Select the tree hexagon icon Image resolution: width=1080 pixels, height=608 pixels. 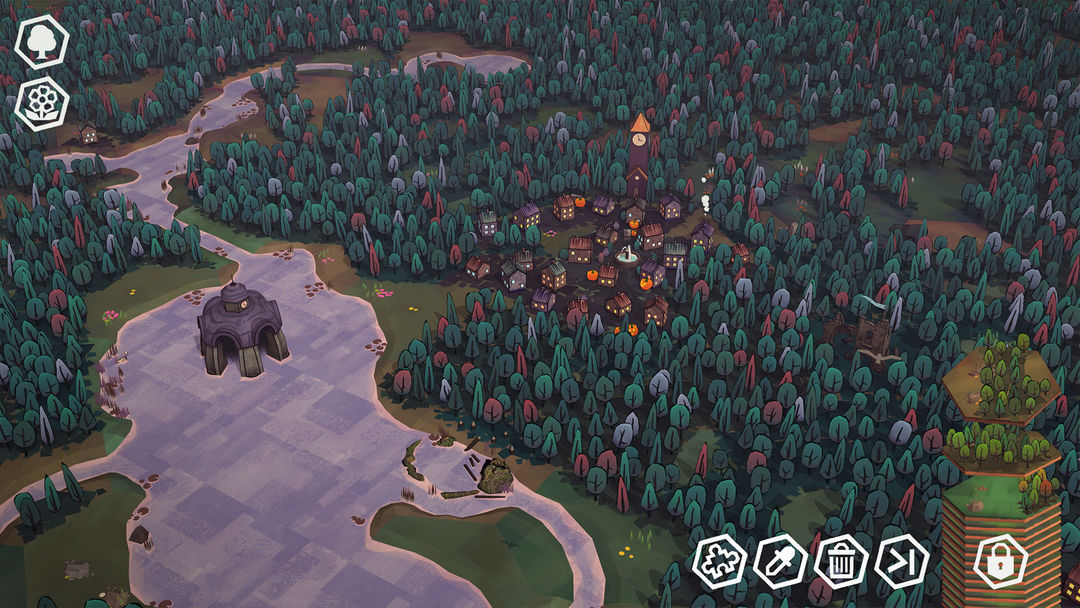(x=41, y=42)
